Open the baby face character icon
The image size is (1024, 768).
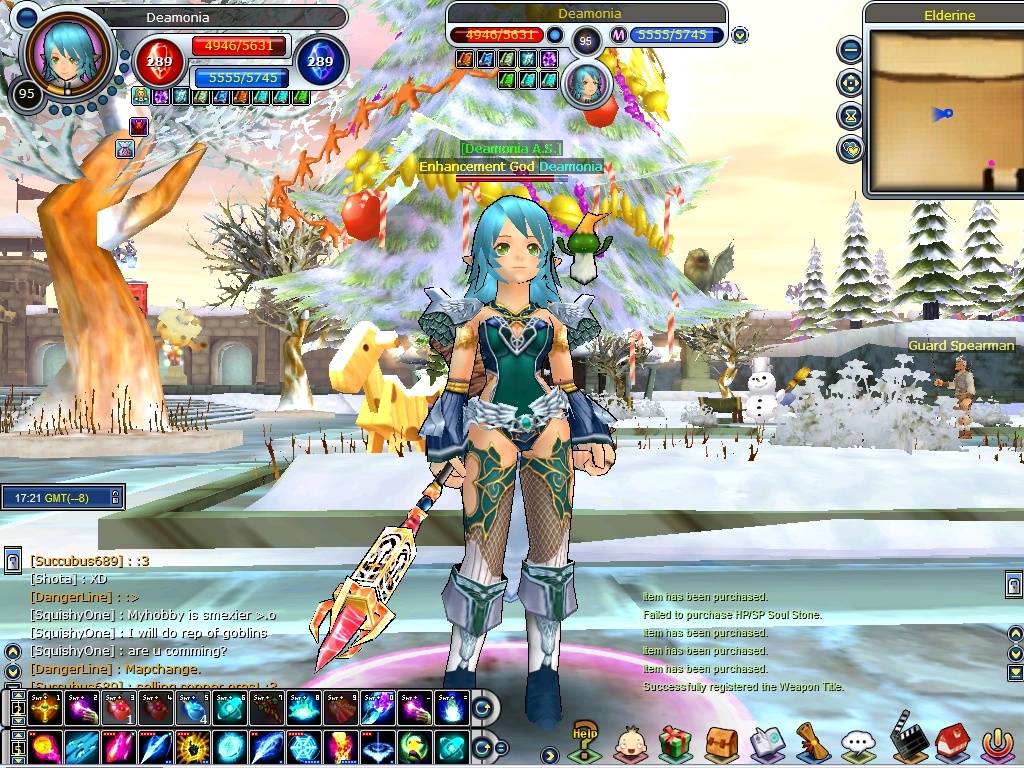coord(630,744)
